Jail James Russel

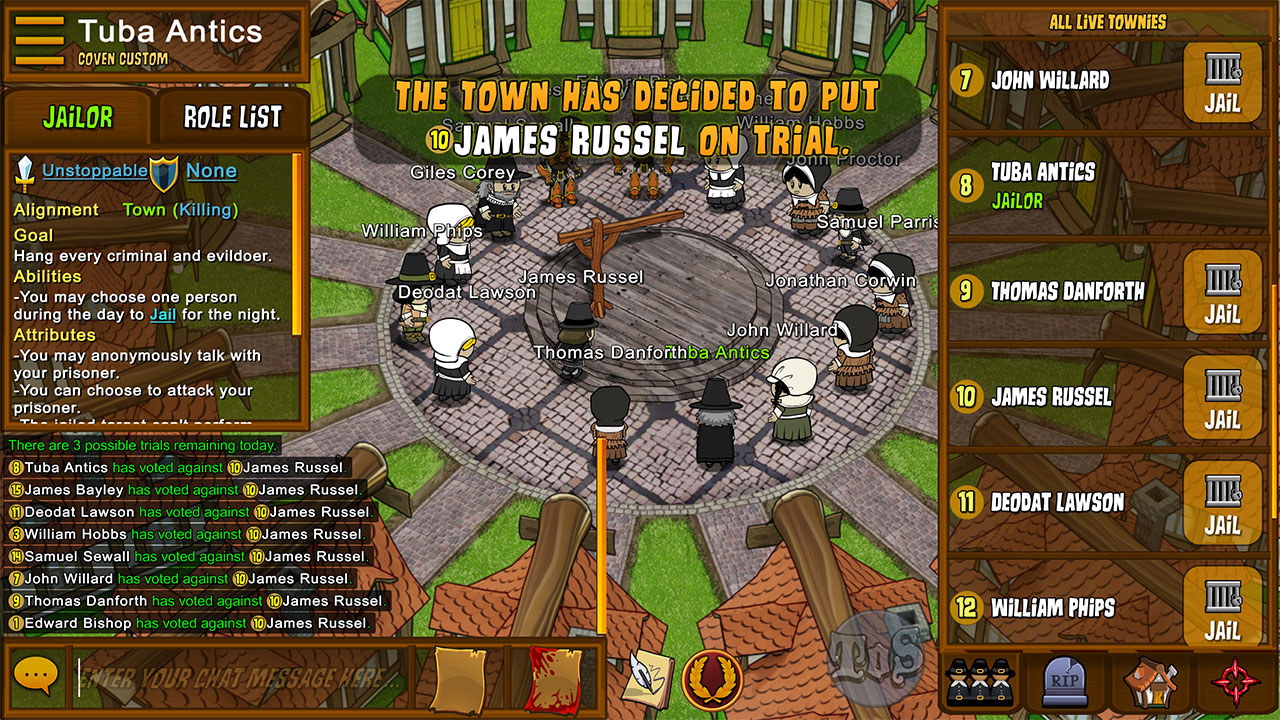pyautogui.click(x=1222, y=397)
